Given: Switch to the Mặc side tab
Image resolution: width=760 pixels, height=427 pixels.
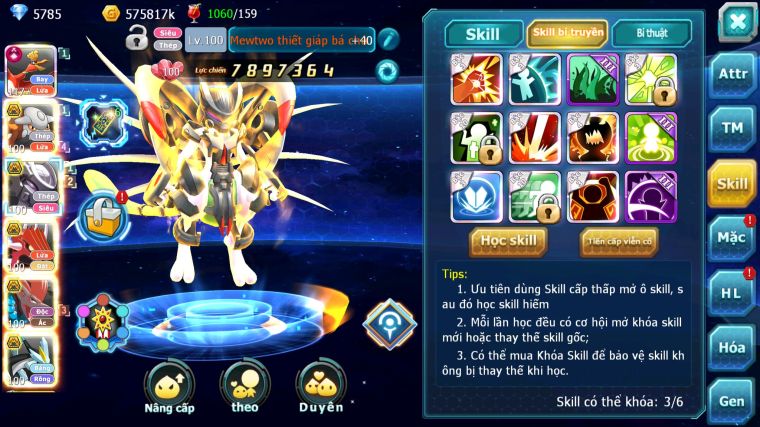Looking at the screenshot, I should (732, 238).
